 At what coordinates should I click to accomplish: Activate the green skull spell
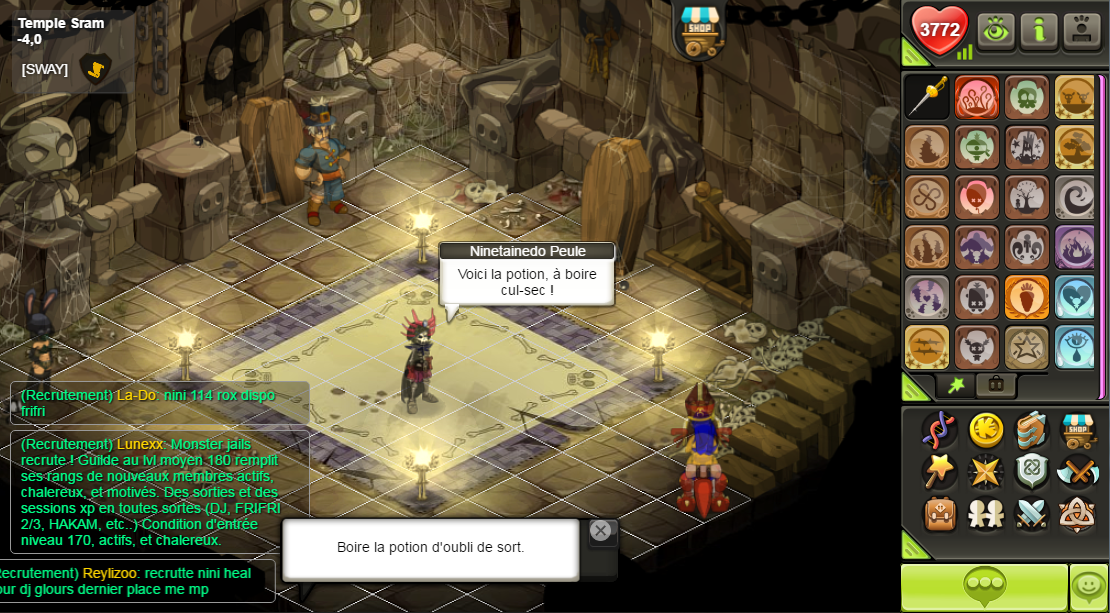click(x=1027, y=97)
